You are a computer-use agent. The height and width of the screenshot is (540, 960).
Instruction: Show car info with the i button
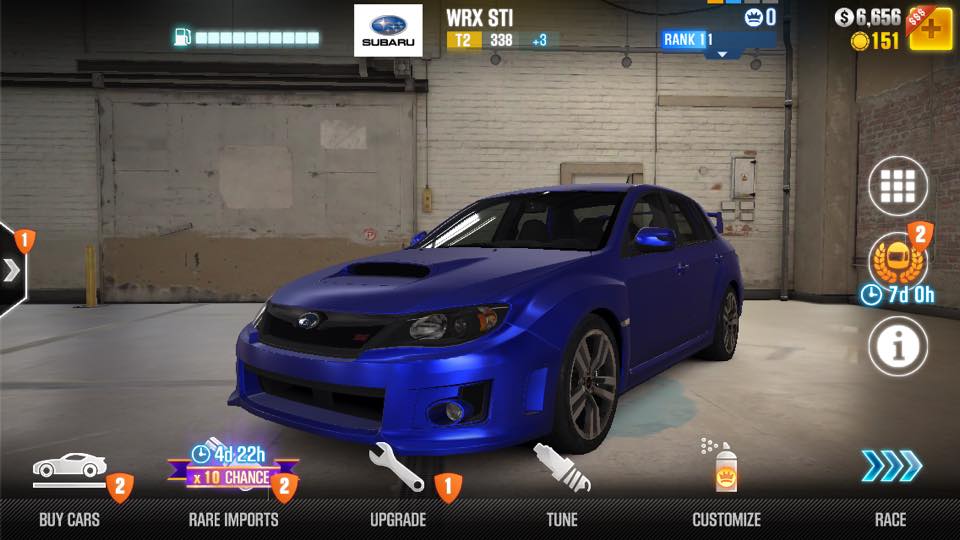(x=897, y=346)
